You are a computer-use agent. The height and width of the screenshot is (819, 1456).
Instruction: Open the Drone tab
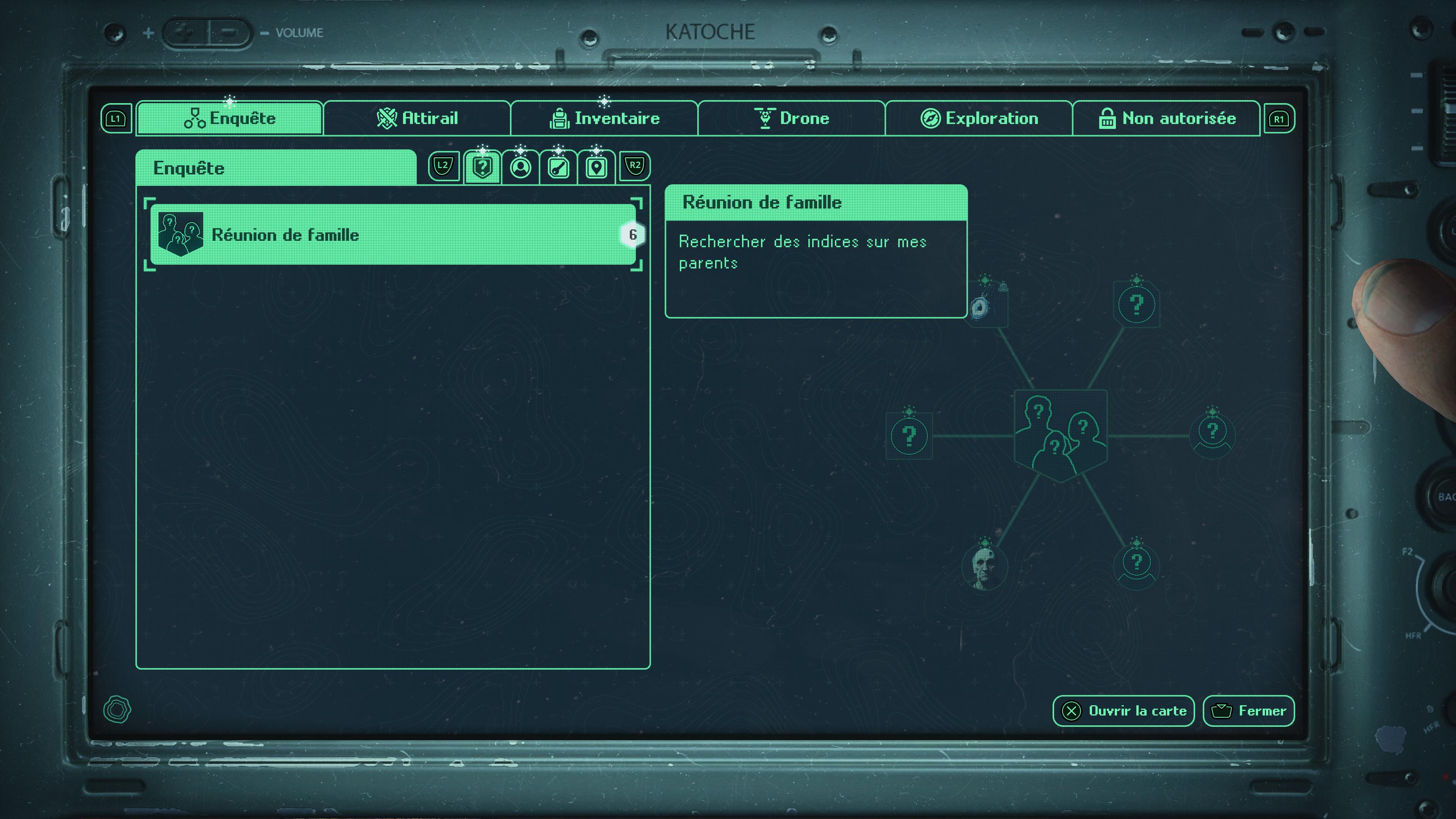click(791, 119)
